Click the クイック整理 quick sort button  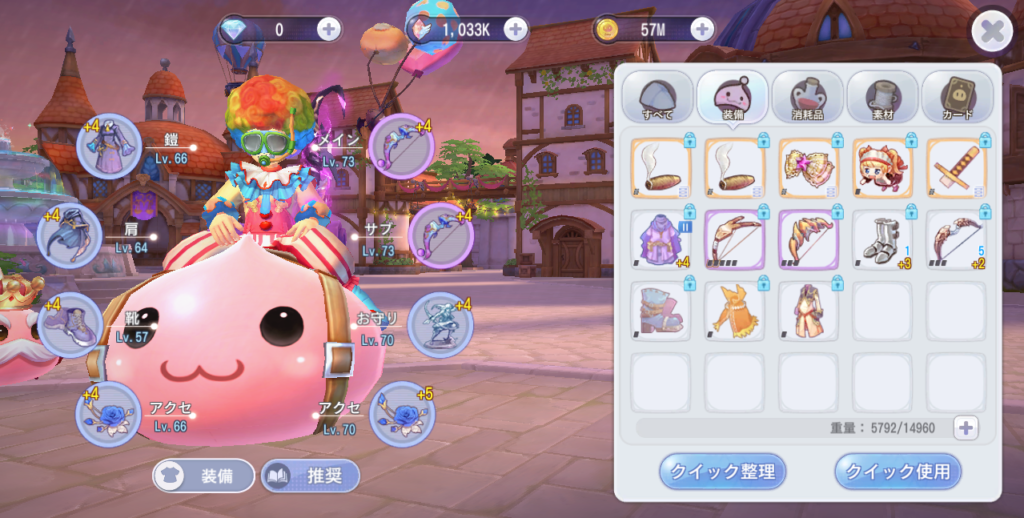coord(723,471)
